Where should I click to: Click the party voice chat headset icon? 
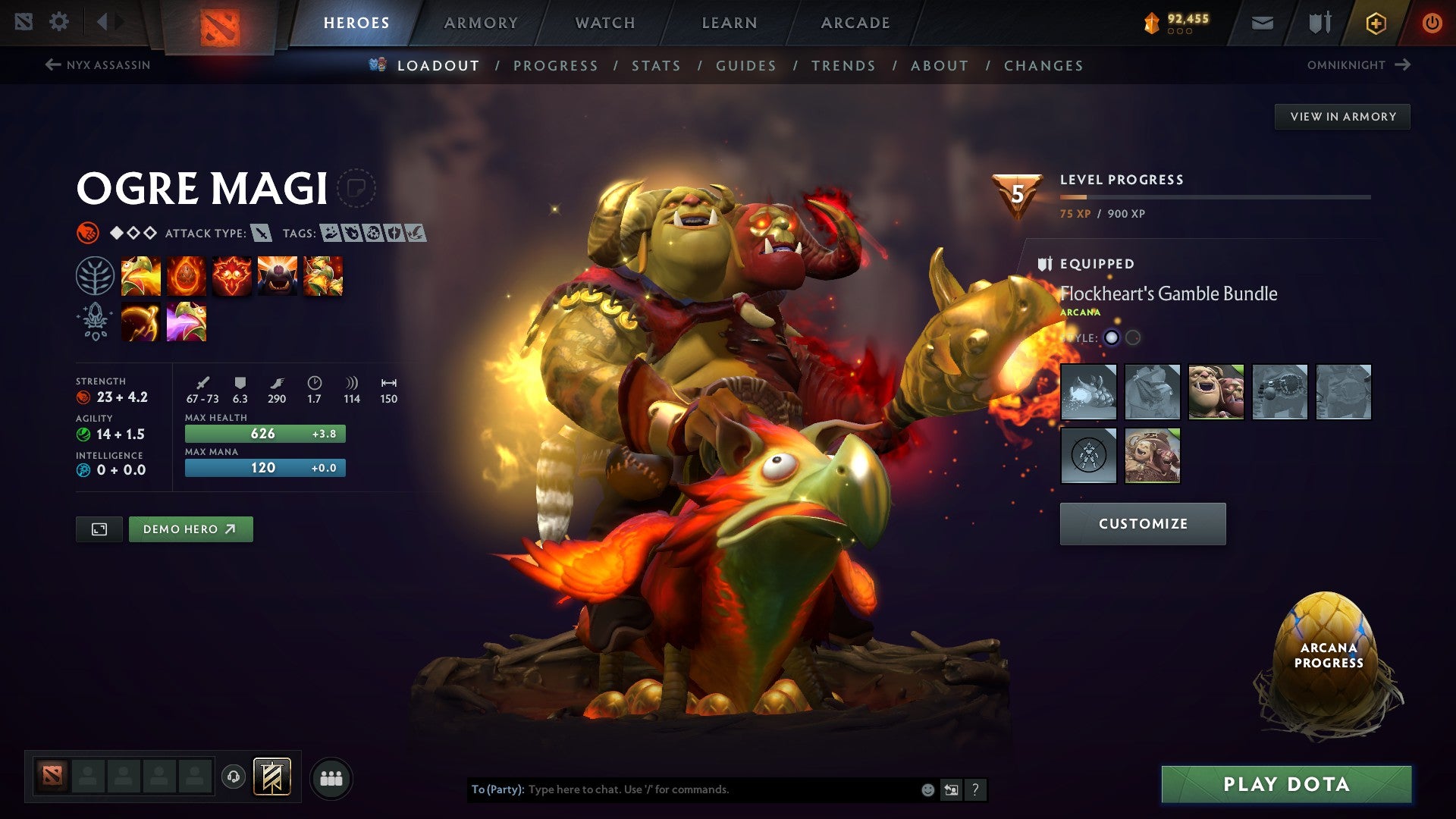tap(234, 777)
